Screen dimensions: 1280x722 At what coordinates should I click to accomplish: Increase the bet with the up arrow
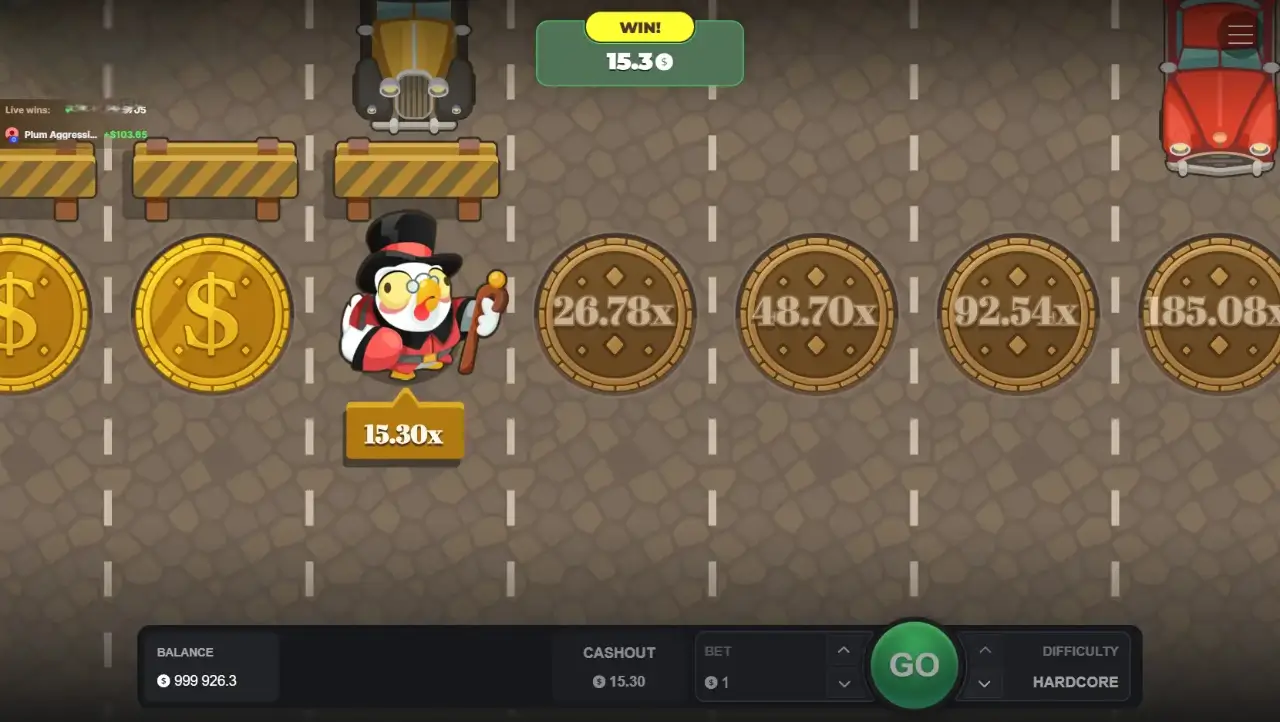click(x=843, y=650)
